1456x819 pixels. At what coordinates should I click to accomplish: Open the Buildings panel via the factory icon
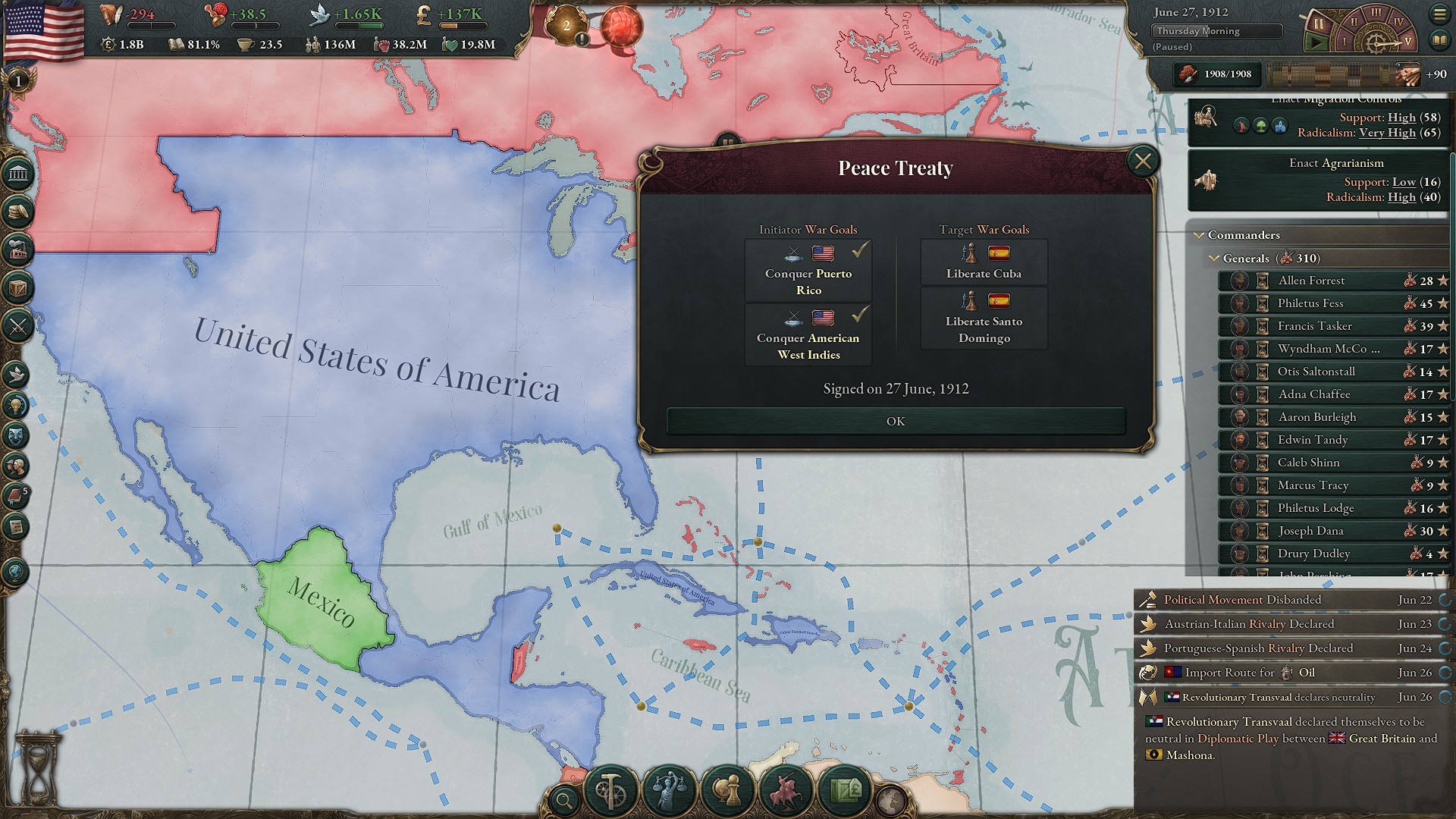pos(17,249)
